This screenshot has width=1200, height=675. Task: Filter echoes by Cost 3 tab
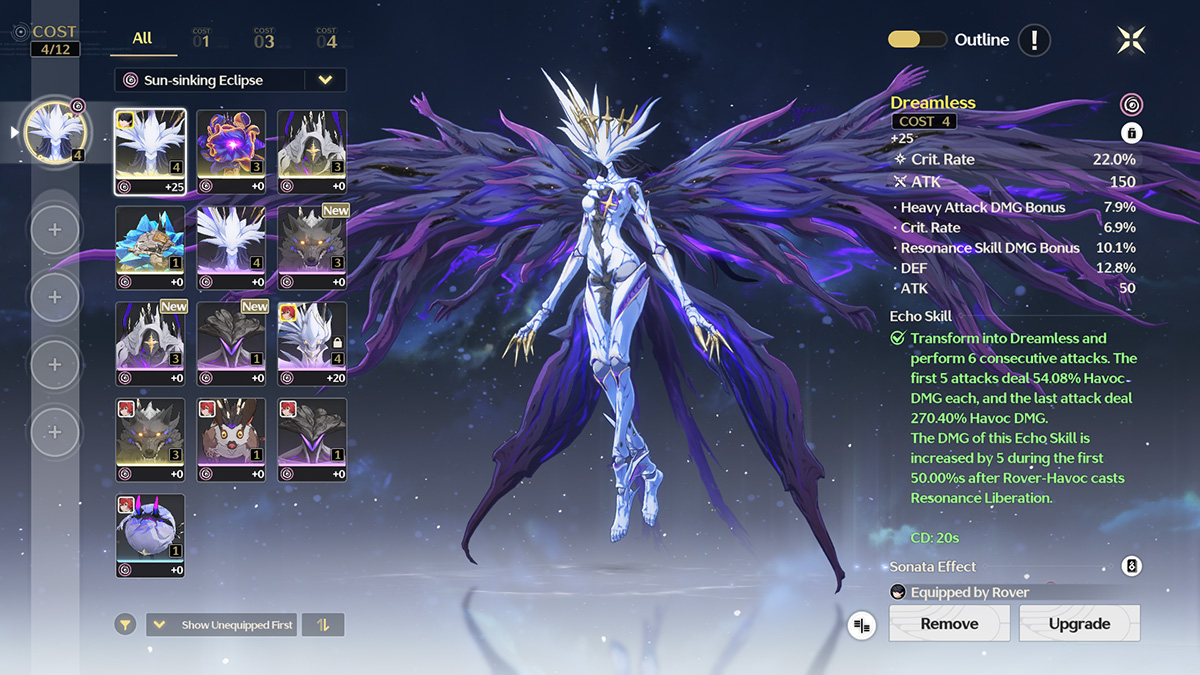pos(264,39)
